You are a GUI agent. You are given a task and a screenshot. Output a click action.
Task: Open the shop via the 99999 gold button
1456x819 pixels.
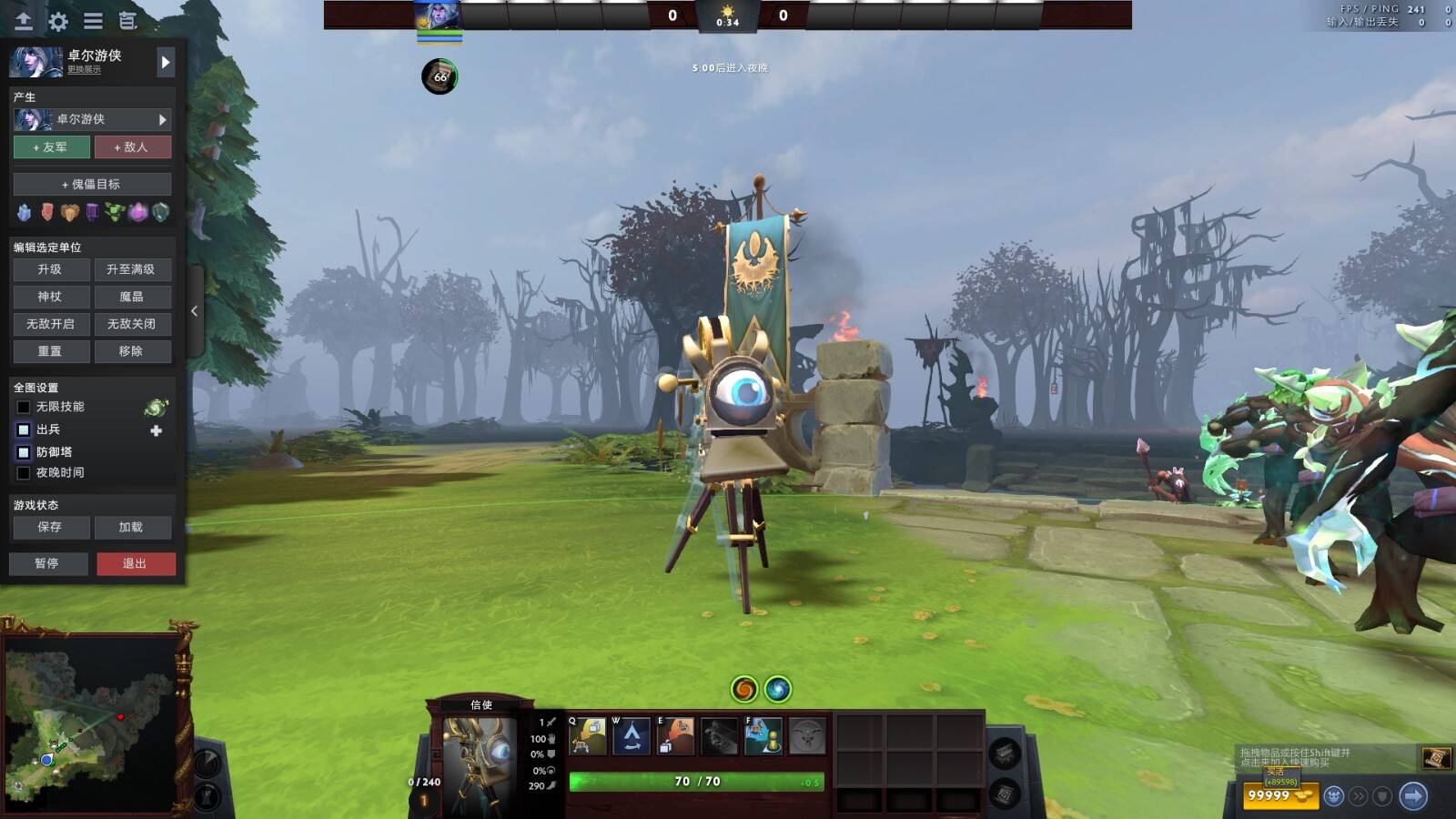(x=1279, y=795)
